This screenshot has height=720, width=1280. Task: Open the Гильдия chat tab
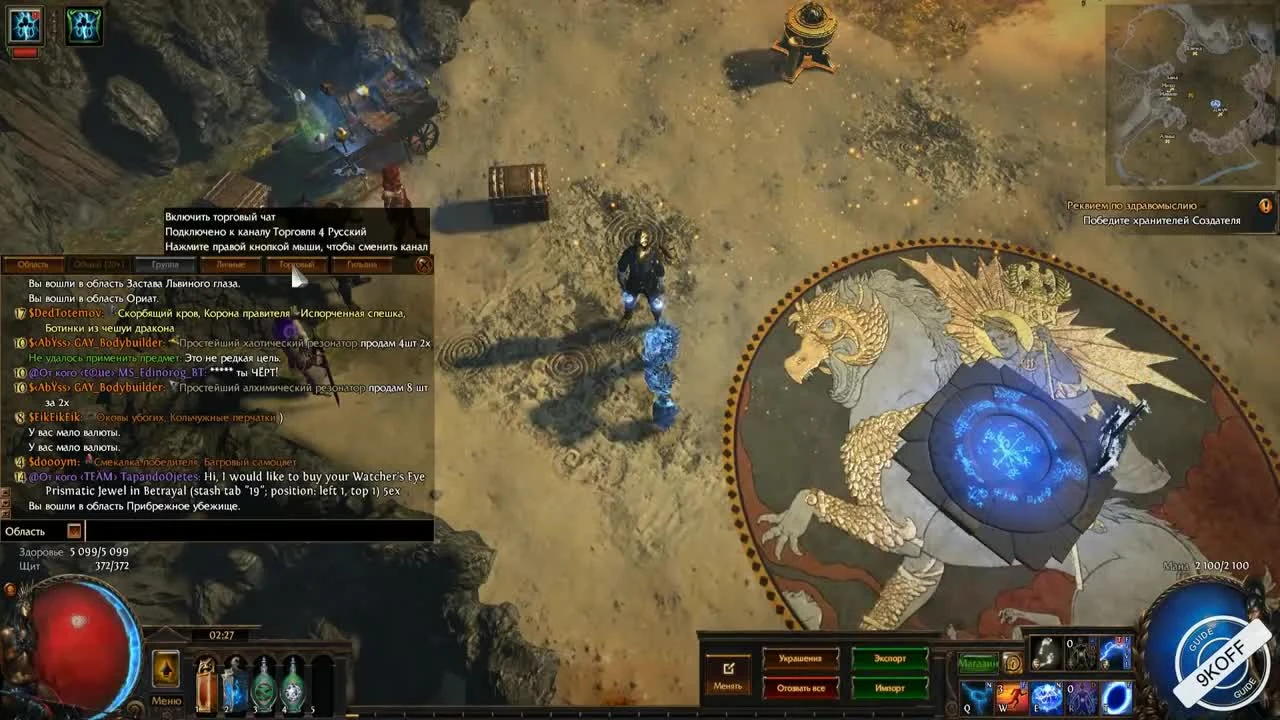tap(361, 264)
